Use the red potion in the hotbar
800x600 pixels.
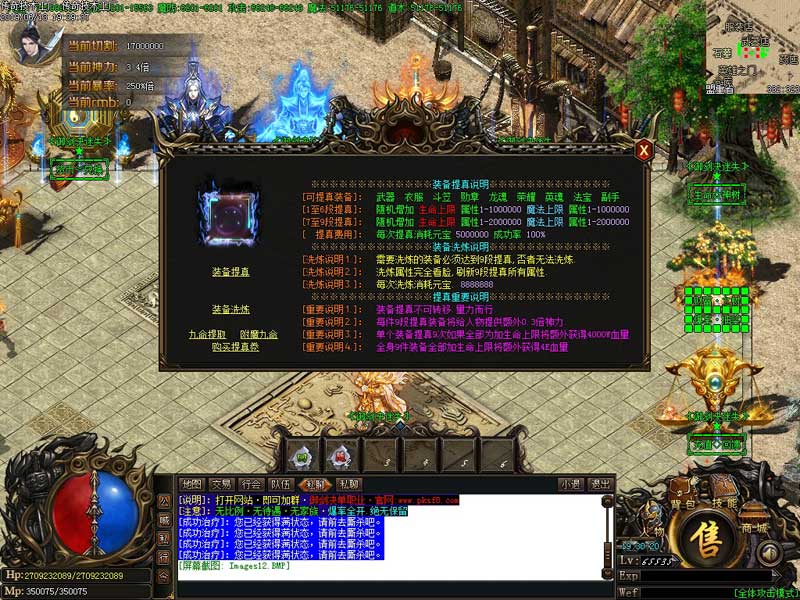[341, 456]
